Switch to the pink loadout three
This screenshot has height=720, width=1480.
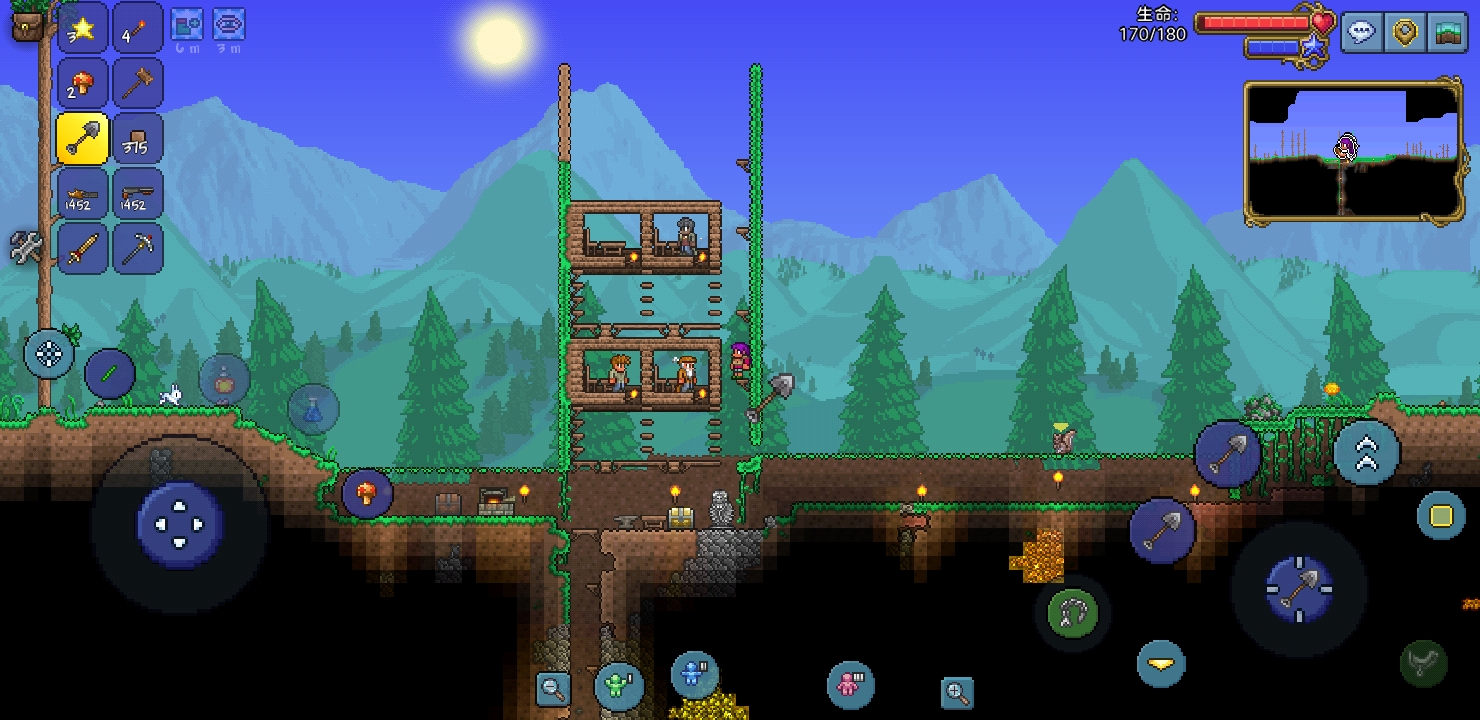pos(849,685)
